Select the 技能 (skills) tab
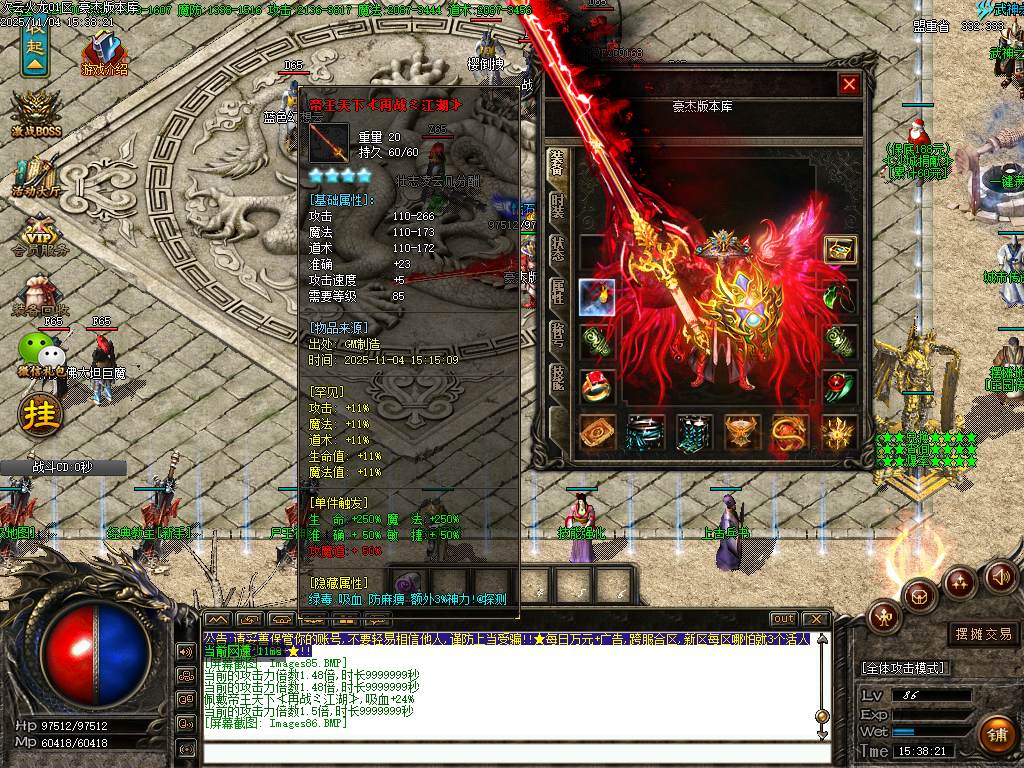This screenshot has width=1024, height=768. click(x=558, y=377)
